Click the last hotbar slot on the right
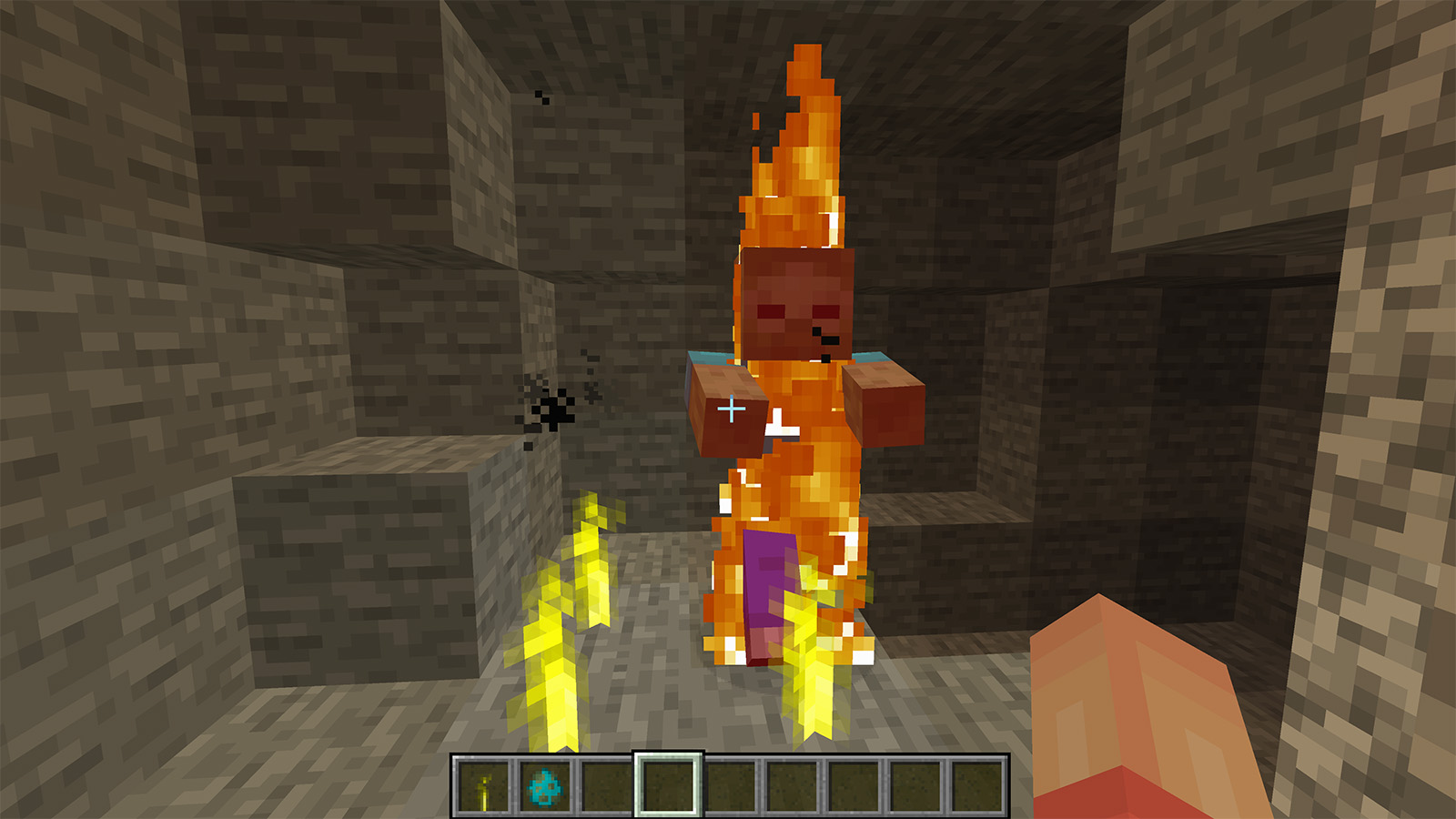 coord(976,786)
